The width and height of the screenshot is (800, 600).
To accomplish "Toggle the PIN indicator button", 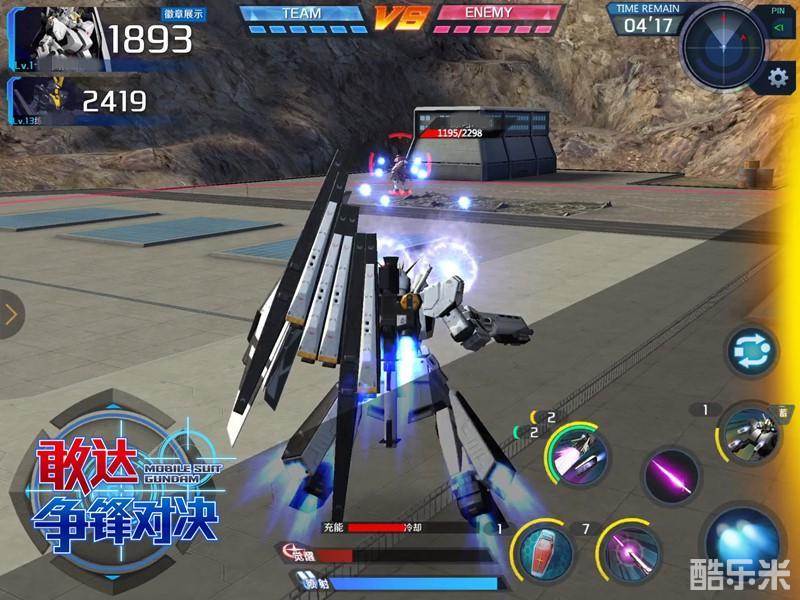I will click(778, 24).
